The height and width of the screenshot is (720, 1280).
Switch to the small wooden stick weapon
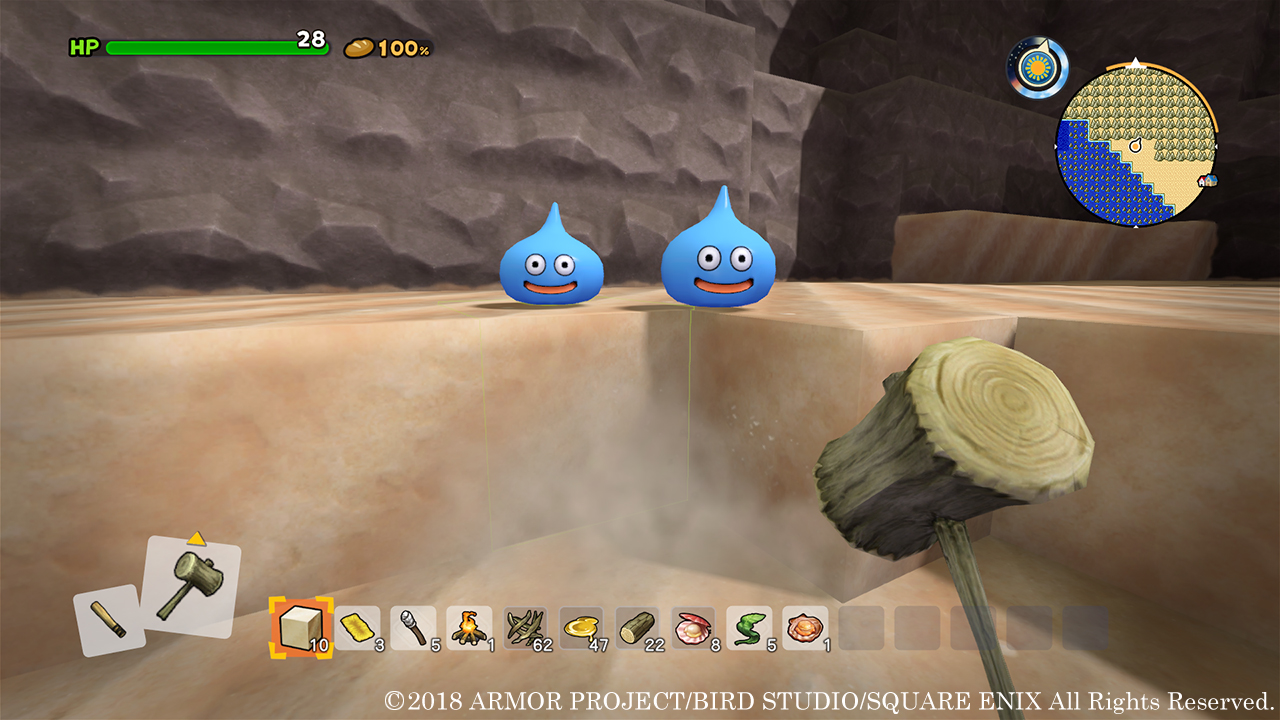click(x=109, y=620)
